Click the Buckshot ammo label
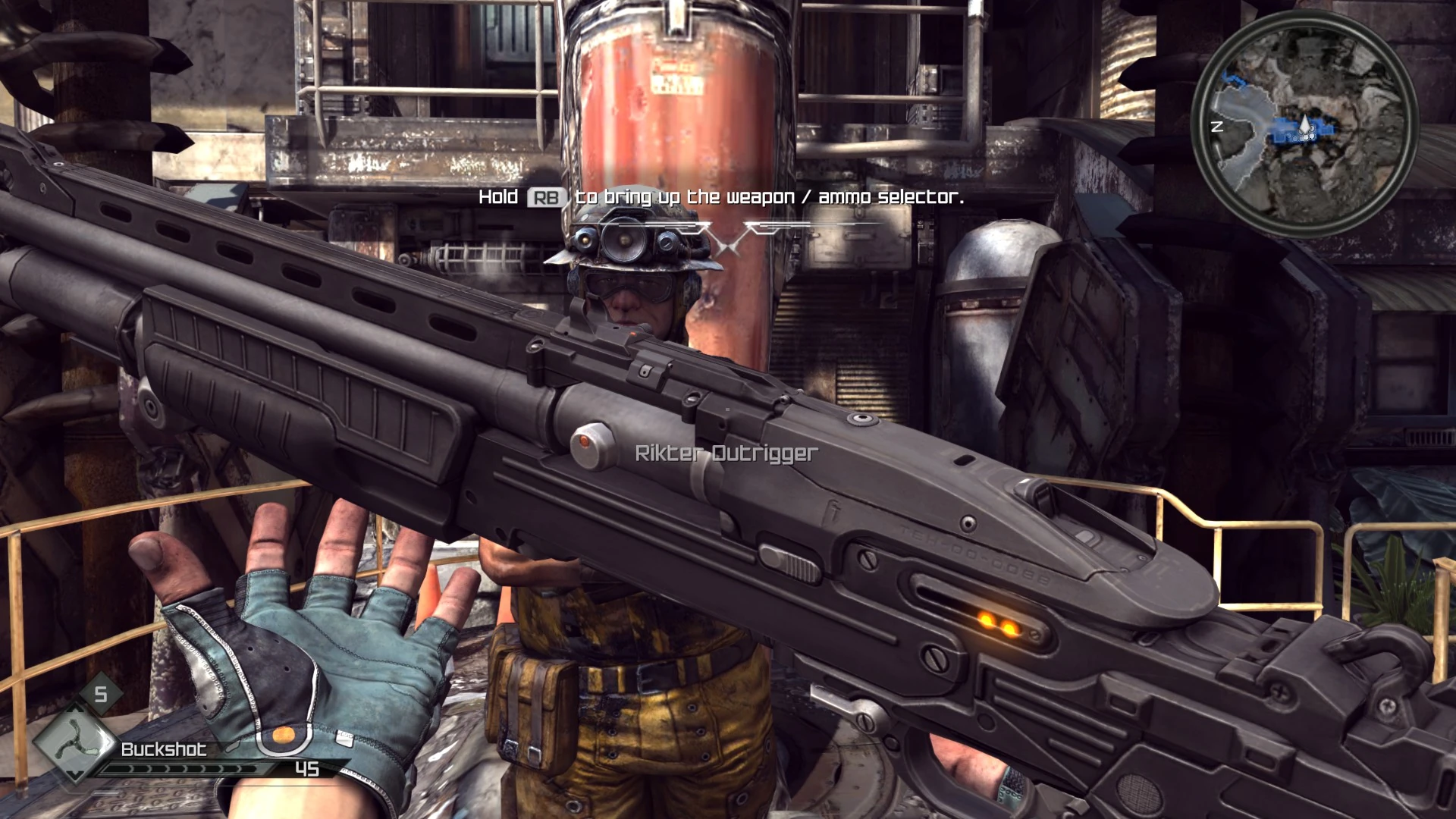Screen dimensions: 1456x819 (165, 750)
